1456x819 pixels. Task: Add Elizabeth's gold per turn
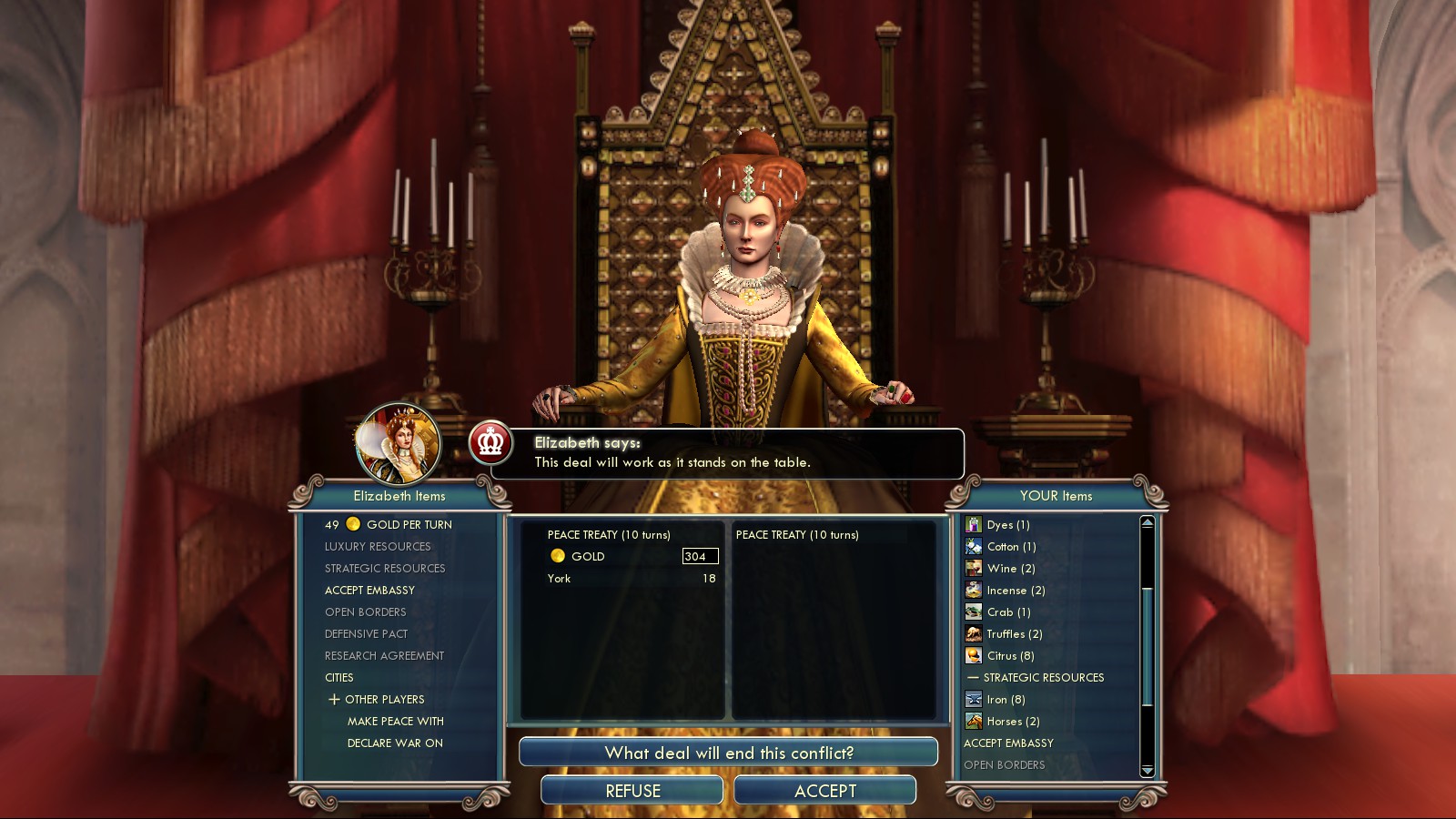408,525
